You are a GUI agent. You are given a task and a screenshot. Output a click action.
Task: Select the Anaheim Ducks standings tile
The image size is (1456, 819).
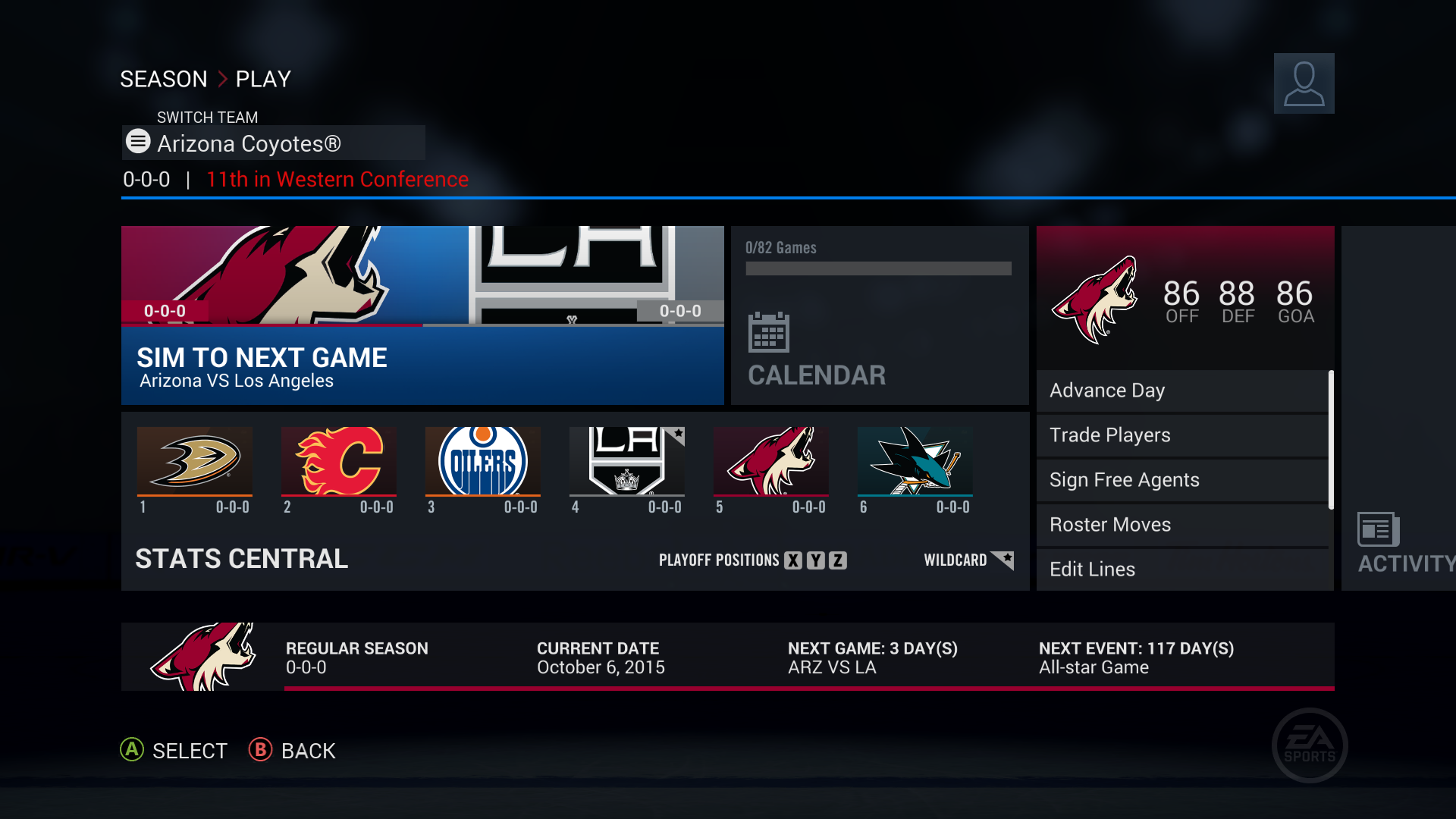click(195, 470)
